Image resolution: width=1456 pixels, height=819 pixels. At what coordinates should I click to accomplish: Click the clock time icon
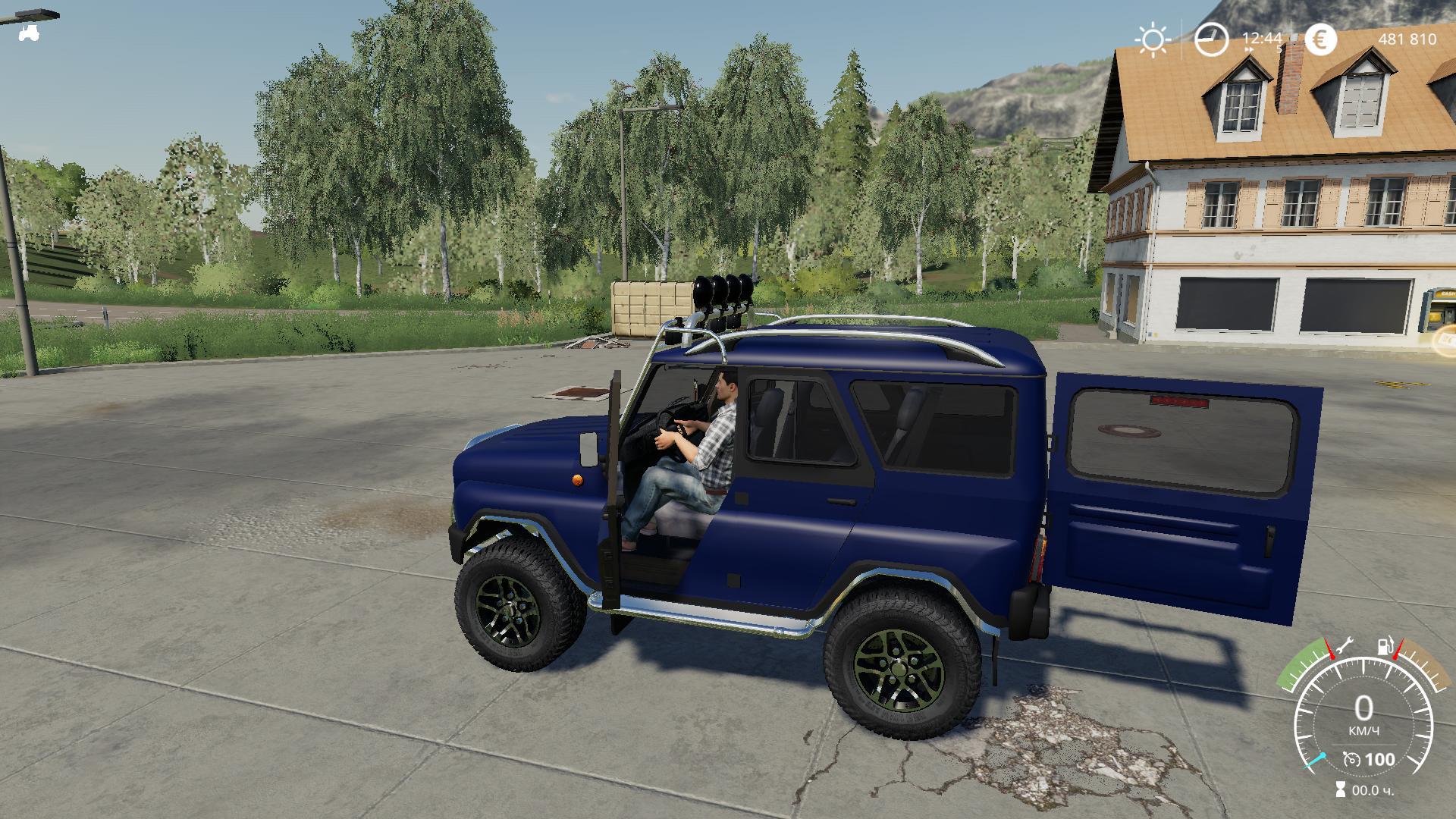(1211, 39)
